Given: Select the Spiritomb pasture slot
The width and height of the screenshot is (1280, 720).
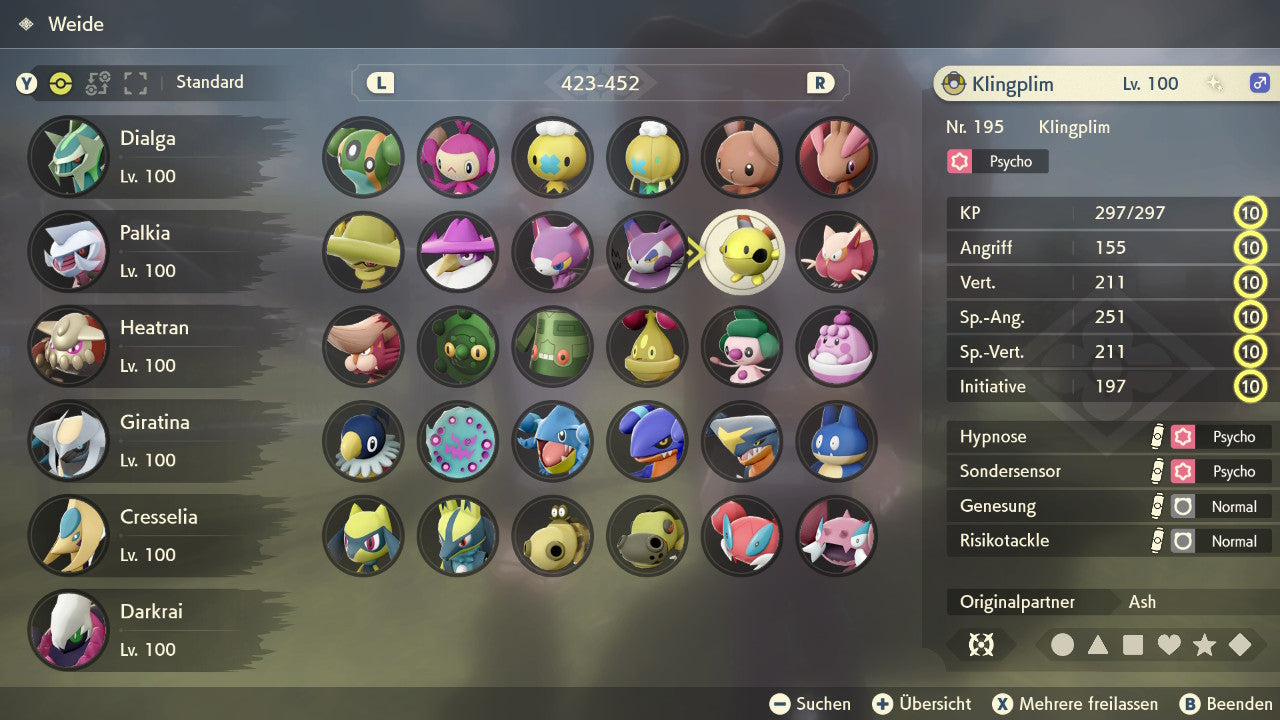Looking at the screenshot, I should [457, 441].
